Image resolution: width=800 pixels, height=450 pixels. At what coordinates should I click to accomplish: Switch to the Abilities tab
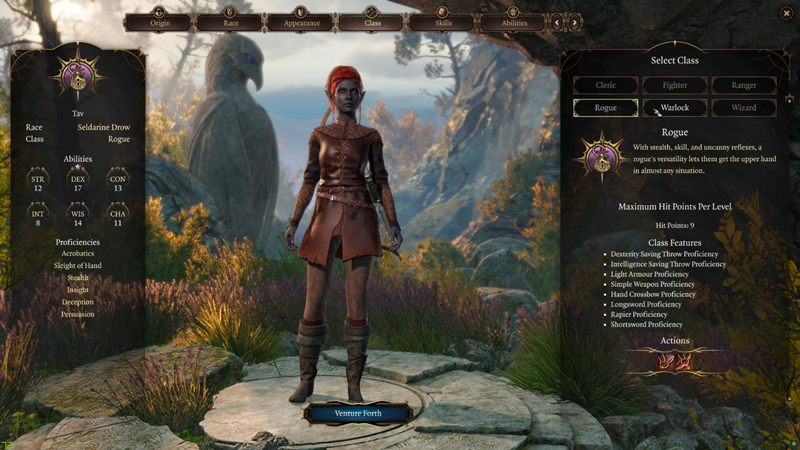[x=513, y=21]
